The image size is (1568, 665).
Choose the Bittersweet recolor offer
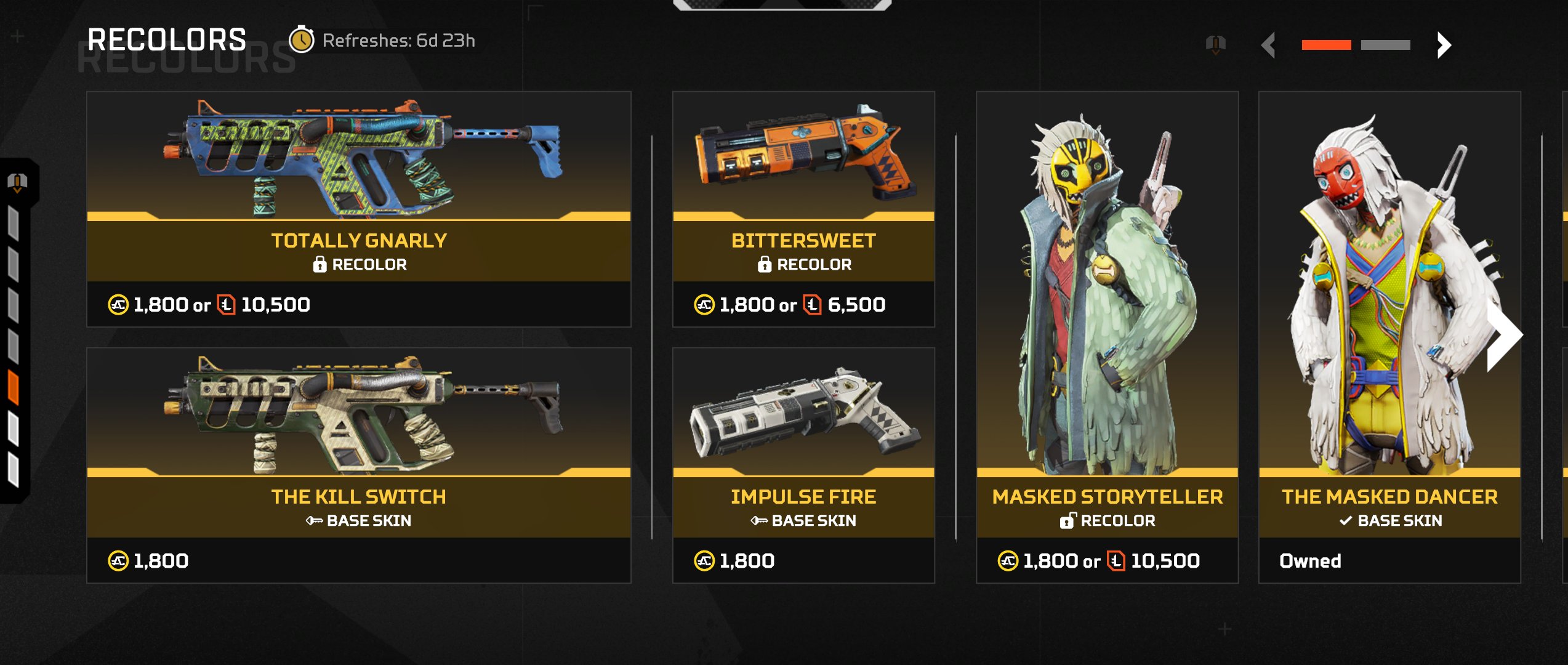tap(803, 209)
